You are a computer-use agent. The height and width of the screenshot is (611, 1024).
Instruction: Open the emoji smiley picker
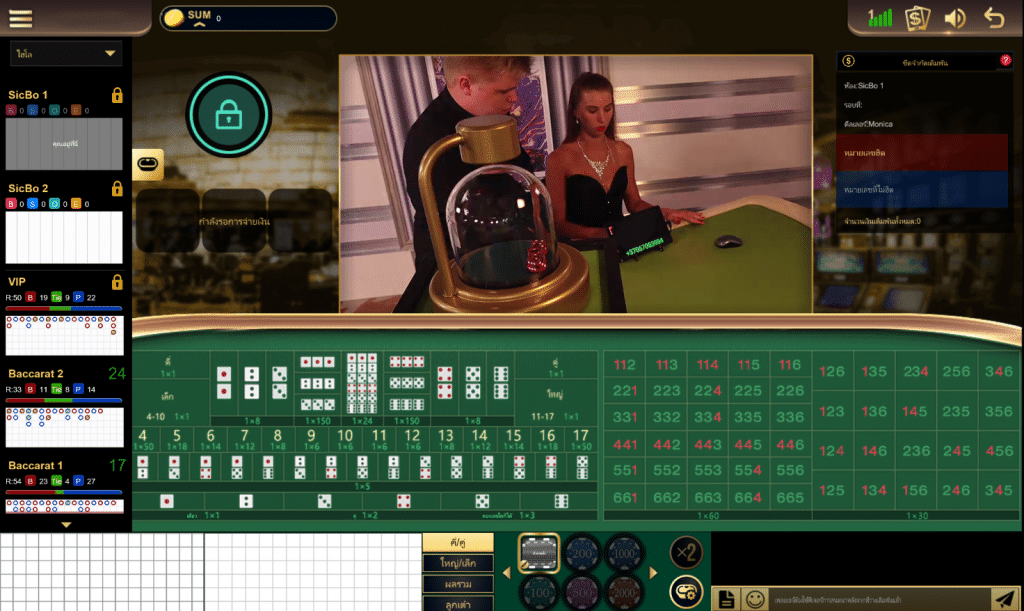point(756,598)
